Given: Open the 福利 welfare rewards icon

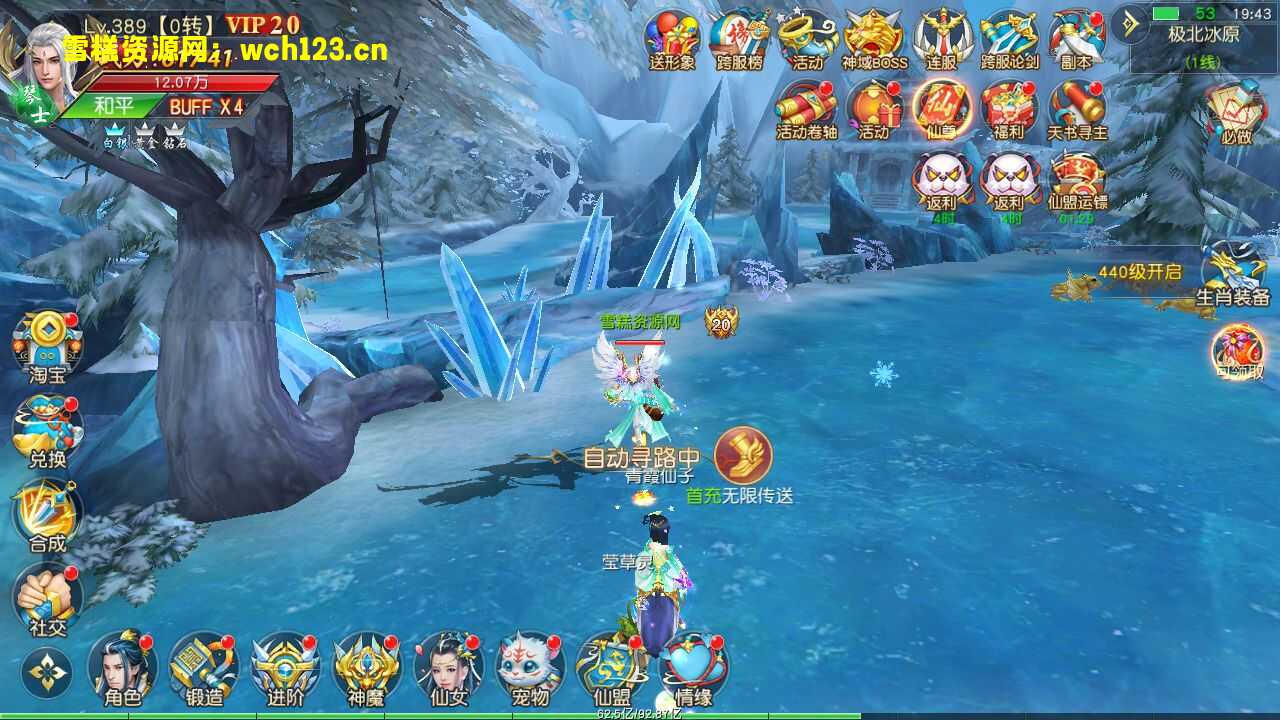Looking at the screenshot, I should [1009, 108].
